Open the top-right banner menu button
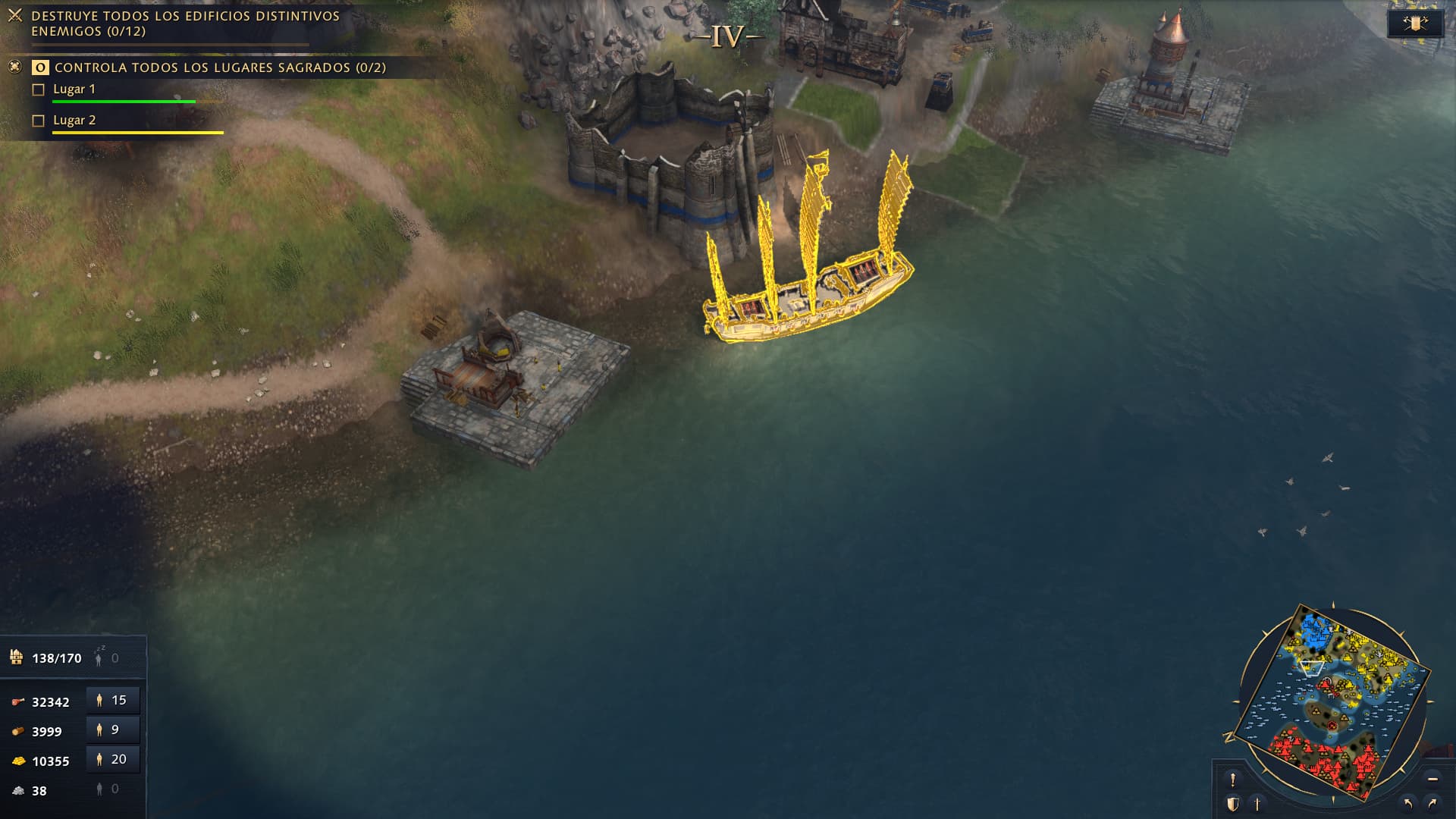Viewport: 1456px width, 819px height. pyautogui.click(x=1414, y=24)
